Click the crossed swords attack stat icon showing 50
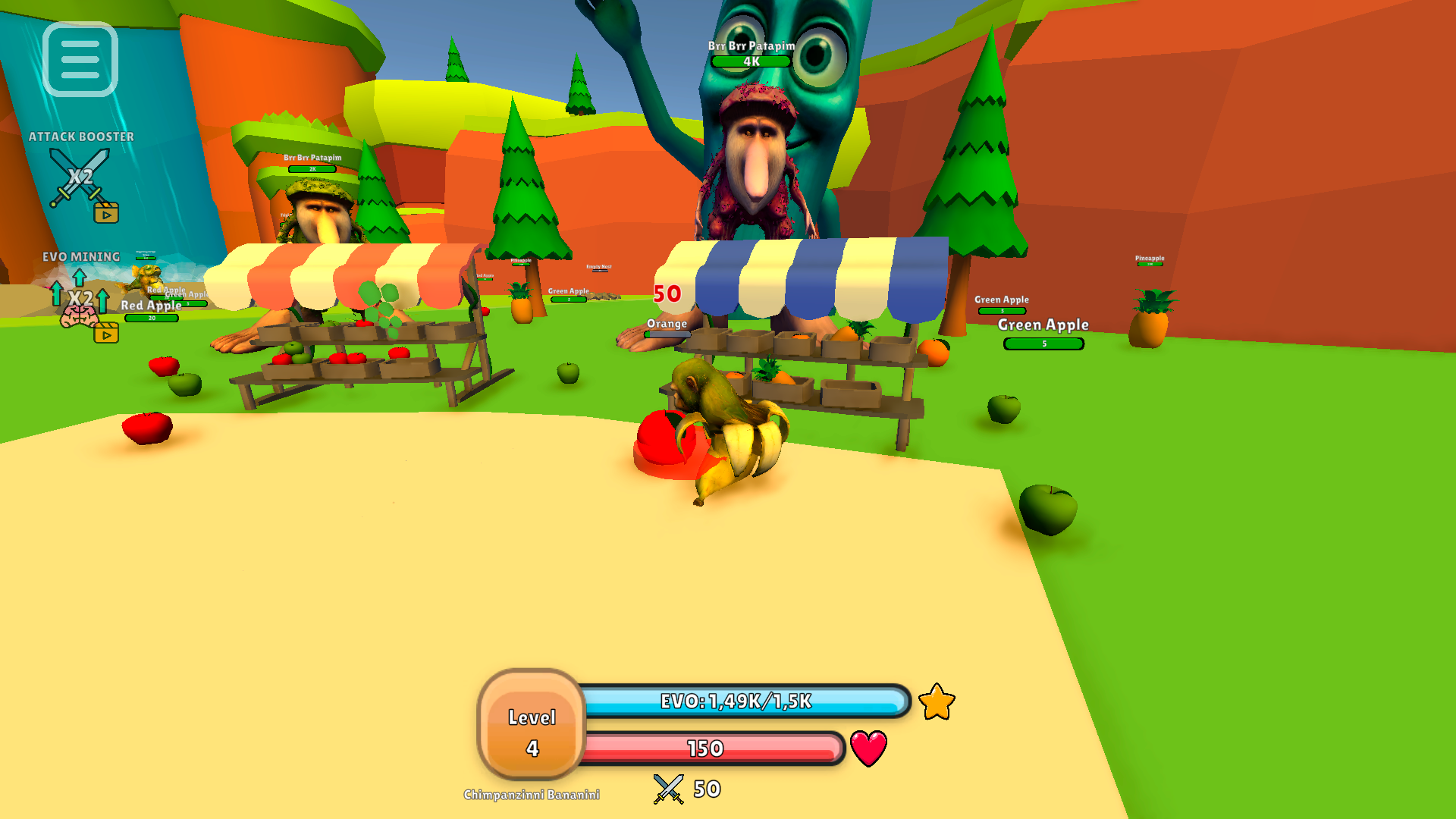 pos(667,787)
